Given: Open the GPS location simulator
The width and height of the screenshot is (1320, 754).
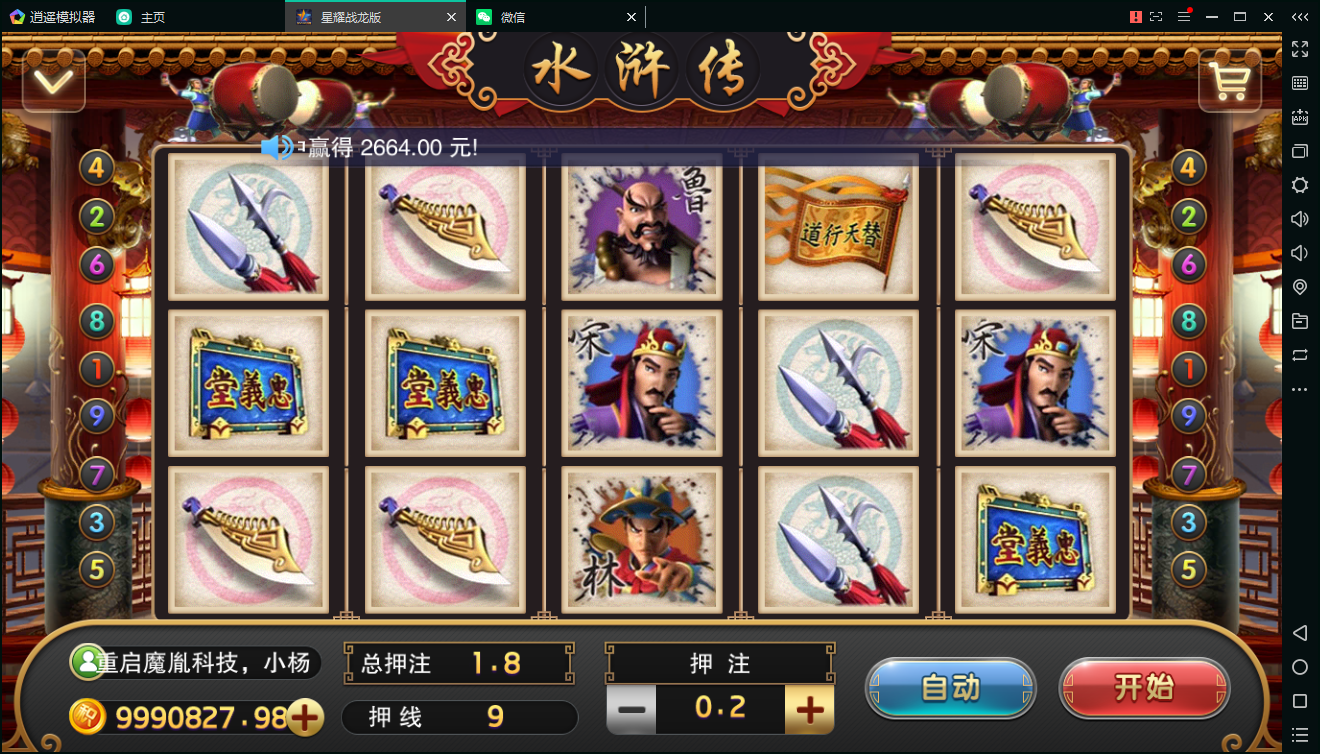Looking at the screenshot, I should point(1300,287).
